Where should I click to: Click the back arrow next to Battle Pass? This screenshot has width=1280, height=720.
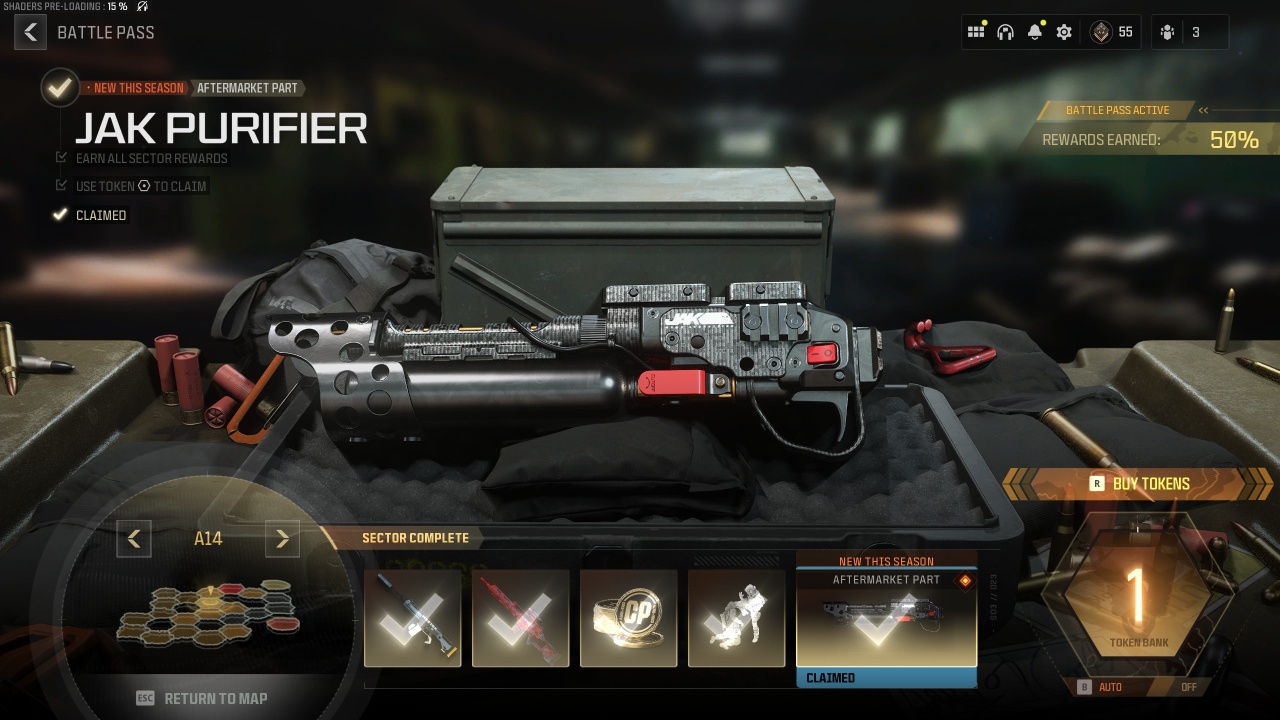point(30,32)
